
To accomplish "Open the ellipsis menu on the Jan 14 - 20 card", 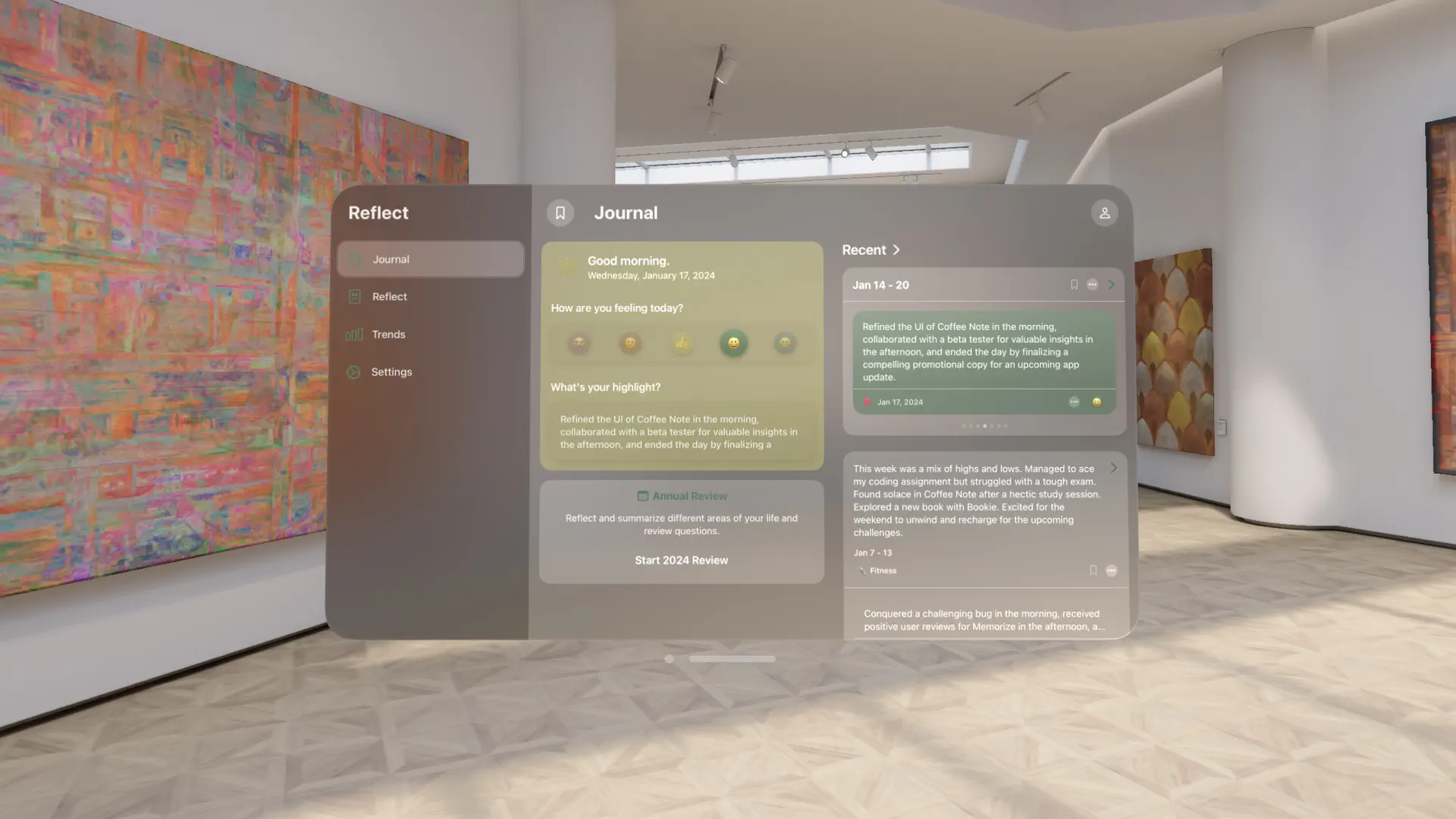I will [x=1092, y=284].
